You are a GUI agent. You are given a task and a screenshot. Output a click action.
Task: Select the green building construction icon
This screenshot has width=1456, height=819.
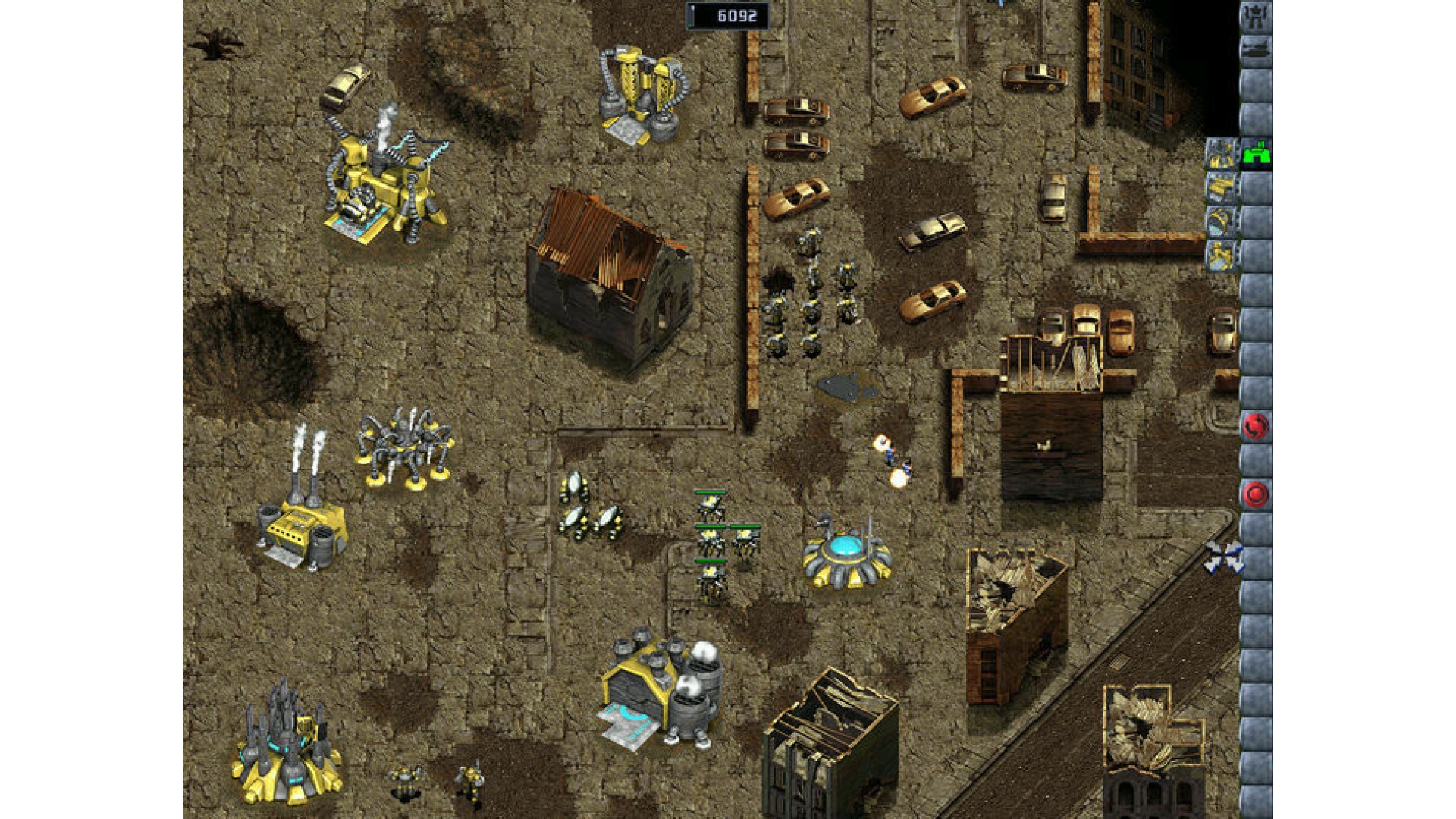[x=1256, y=153]
